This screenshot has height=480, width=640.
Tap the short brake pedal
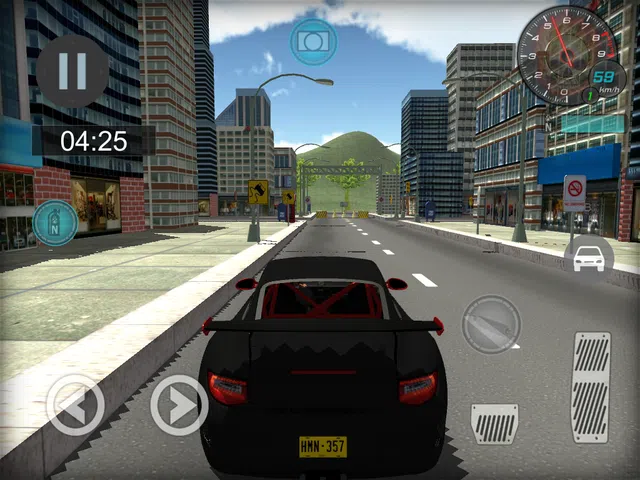pyautogui.click(x=495, y=423)
